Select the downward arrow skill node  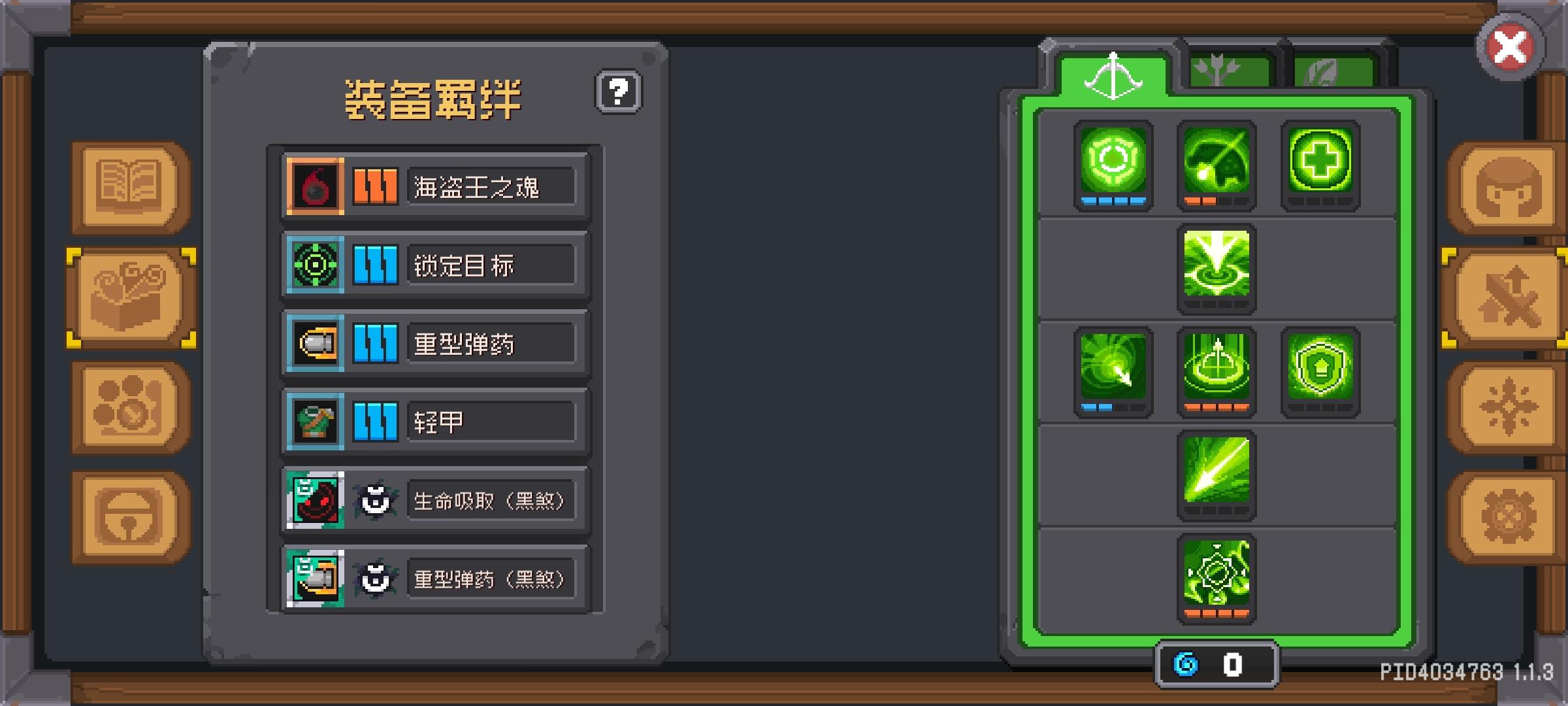tap(1217, 268)
